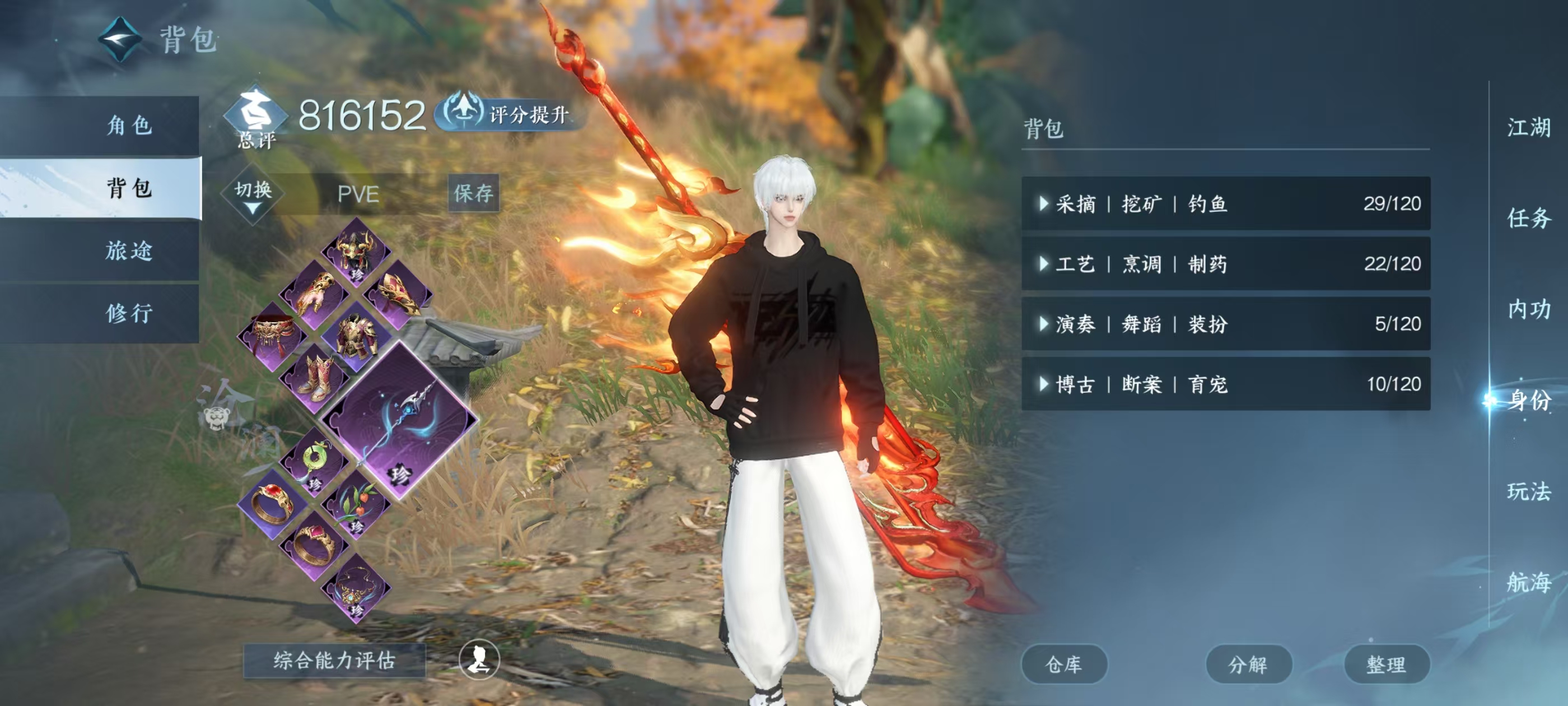
Task: Expand the 演奏 | 舞蹈 | 装扮 bag row
Action: pos(1225,323)
